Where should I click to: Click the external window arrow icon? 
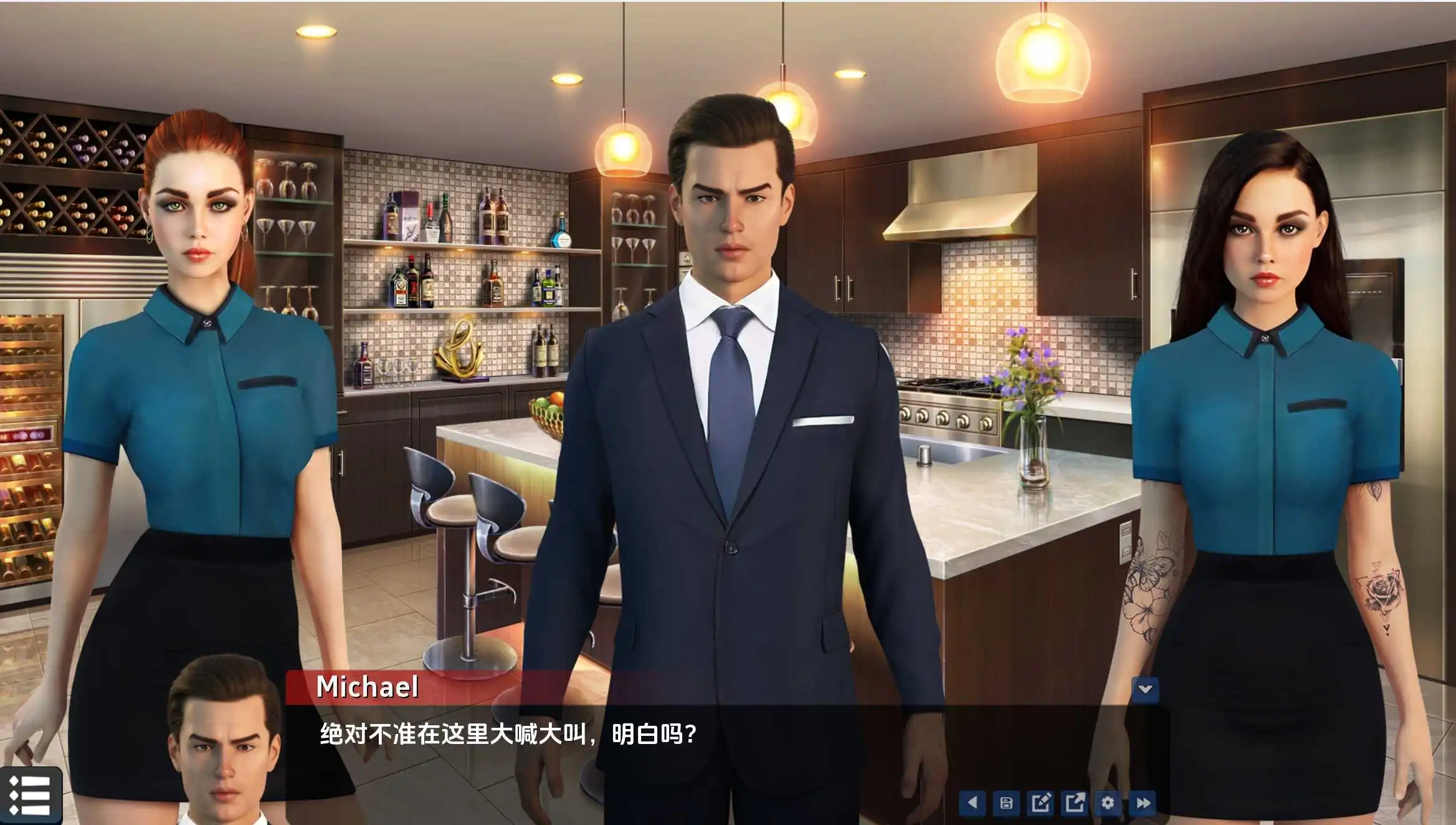click(x=1073, y=803)
